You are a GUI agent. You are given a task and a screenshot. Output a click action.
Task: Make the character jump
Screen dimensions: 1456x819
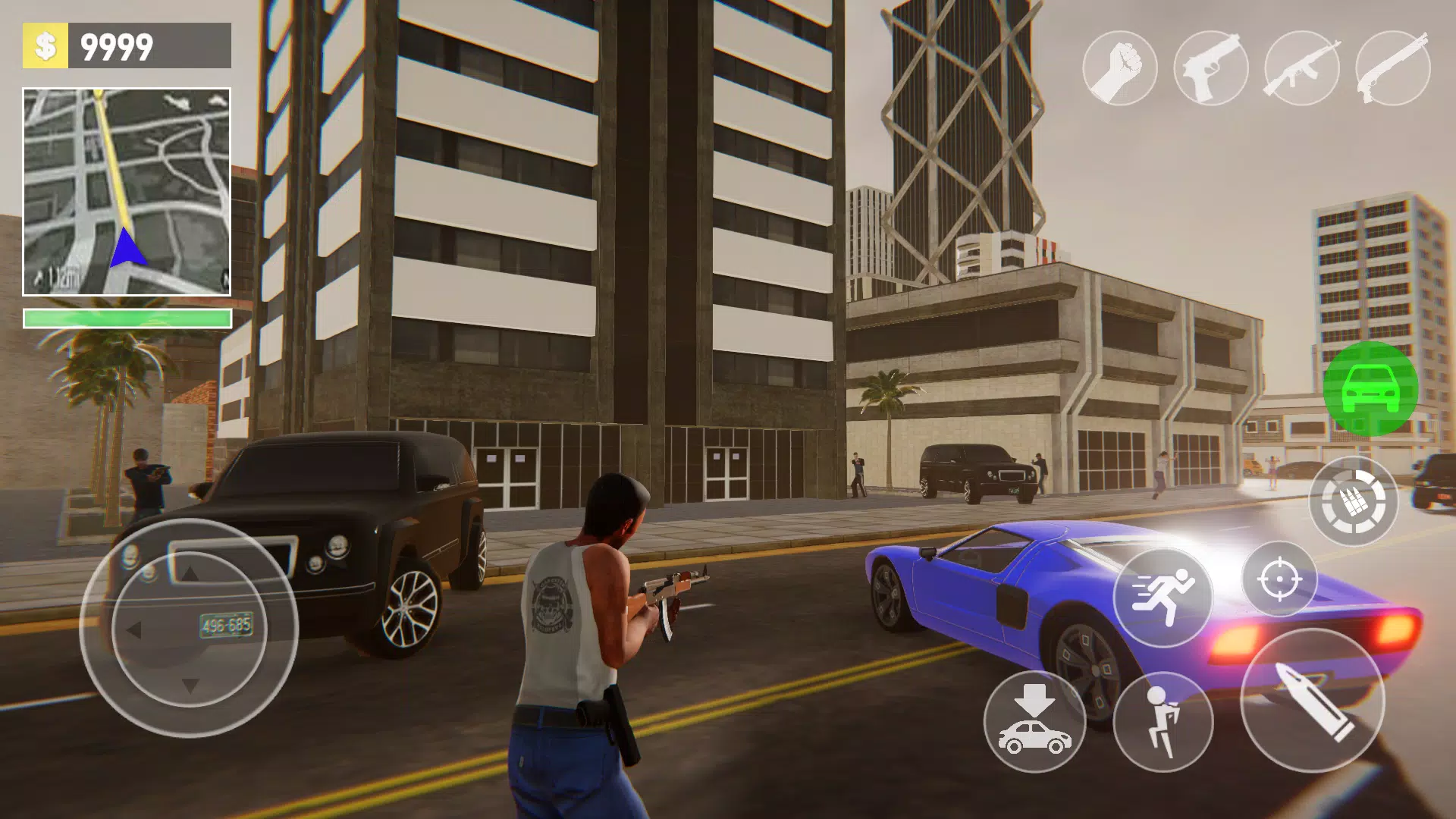point(1163,721)
